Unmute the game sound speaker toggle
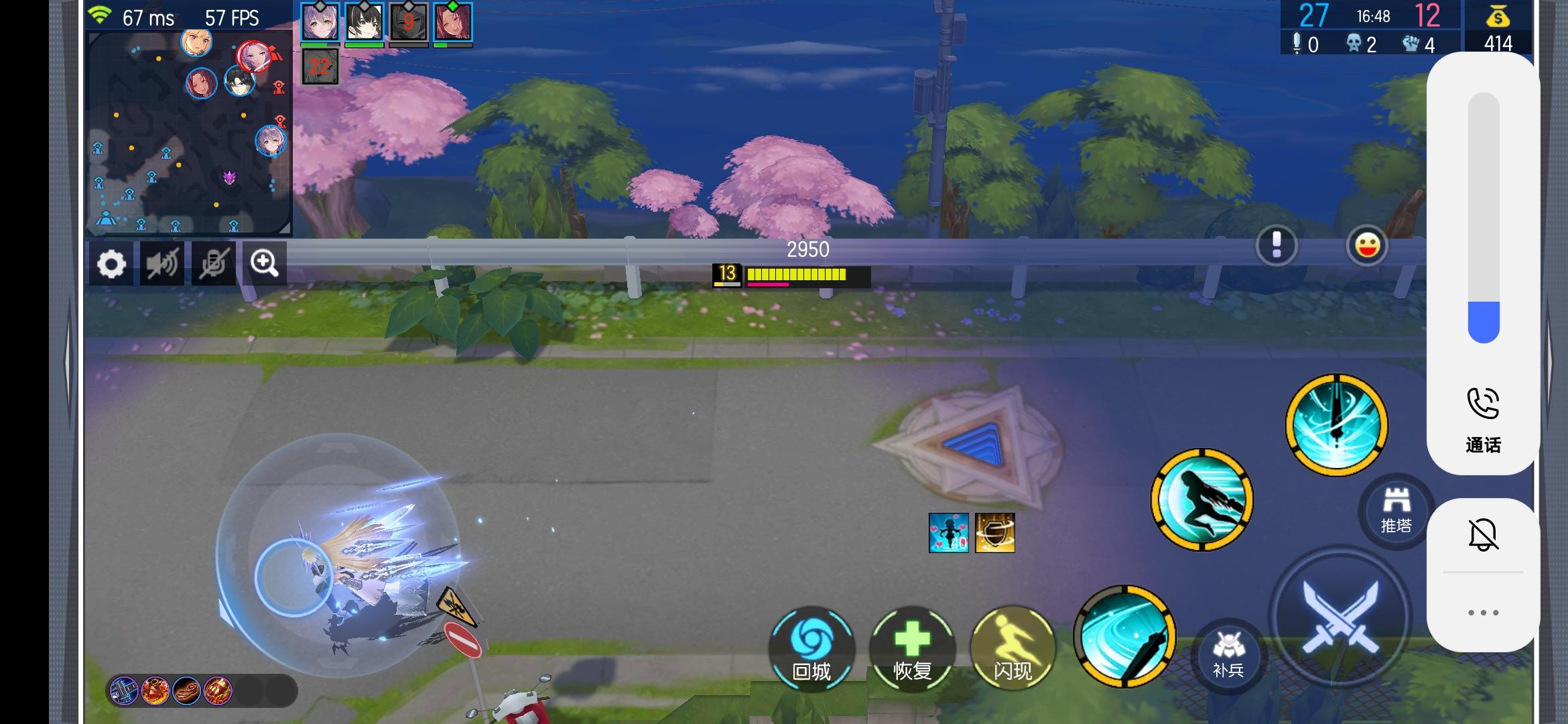Image resolution: width=1568 pixels, height=724 pixels. pyautogui.click(x=163, y=263)
